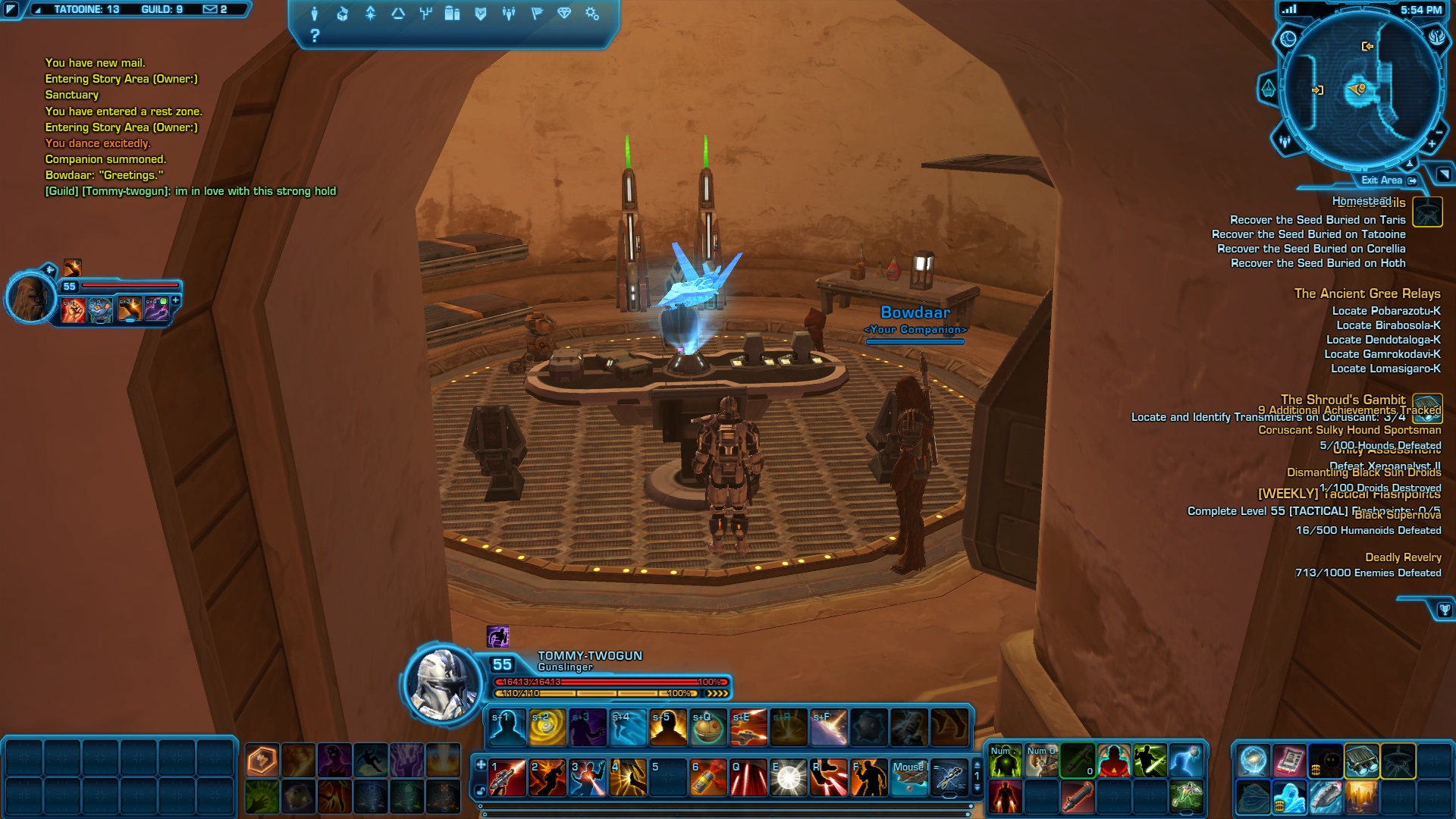The image size is (1456, 819).
Task: Open the Cartel Market diamond icon
Action: pyautogui.click(x=564, y=14)
